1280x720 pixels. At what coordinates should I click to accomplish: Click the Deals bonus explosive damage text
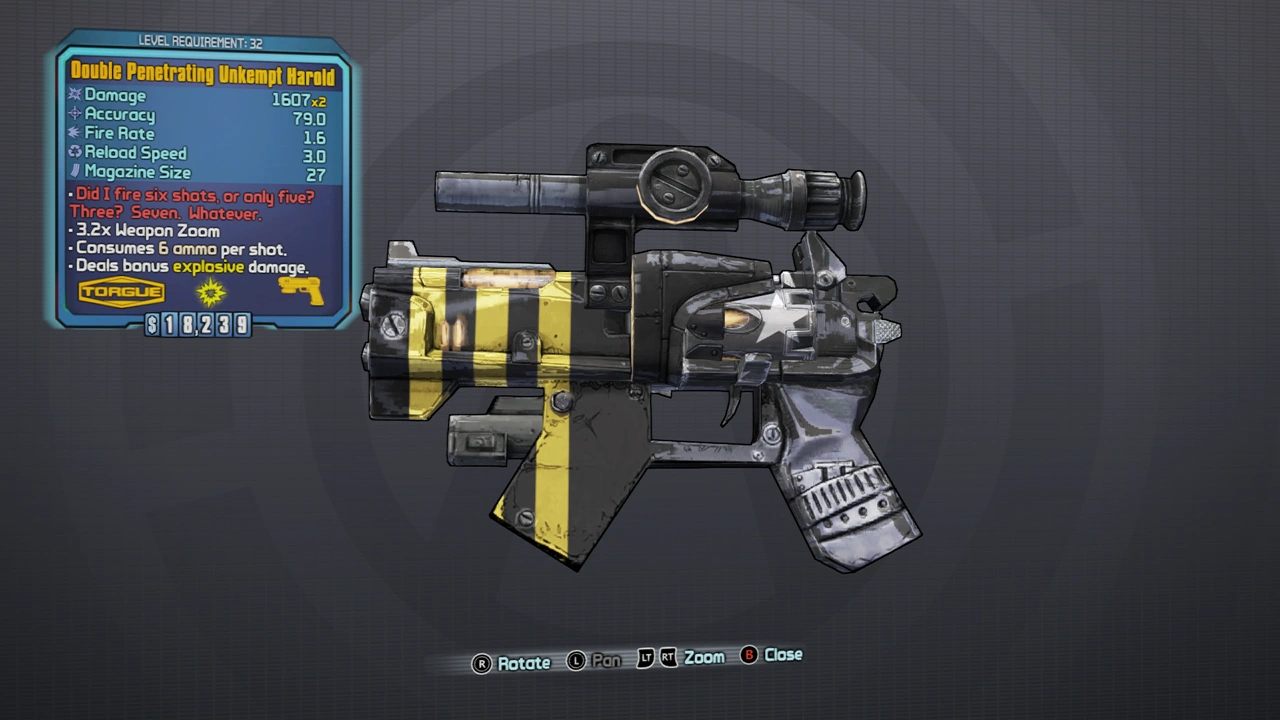pyautogui.click(x=190, y=266)
